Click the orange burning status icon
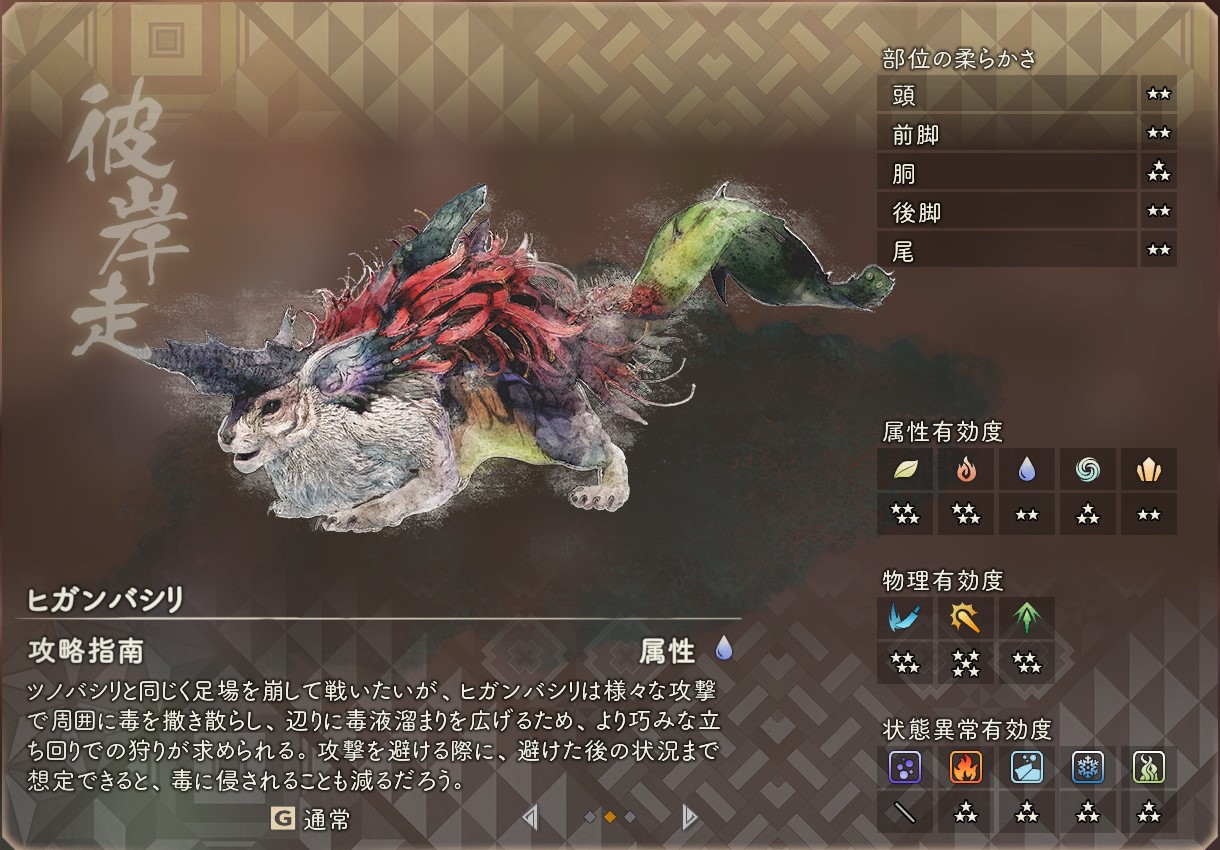The height and width of the screenshot is (850, 1220). 966,767
